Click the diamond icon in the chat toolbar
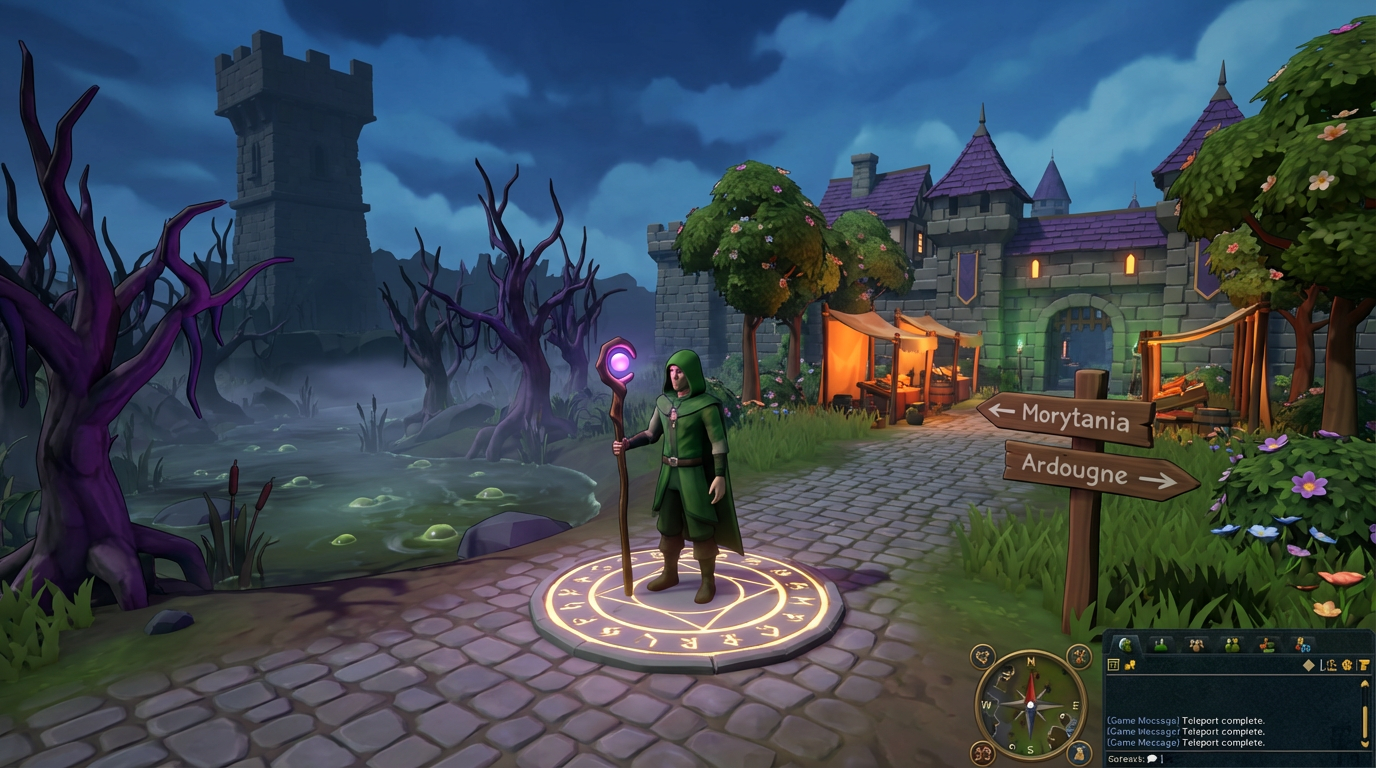The height and width of the screenshot is (768, 1376). tap(1309, 665)
